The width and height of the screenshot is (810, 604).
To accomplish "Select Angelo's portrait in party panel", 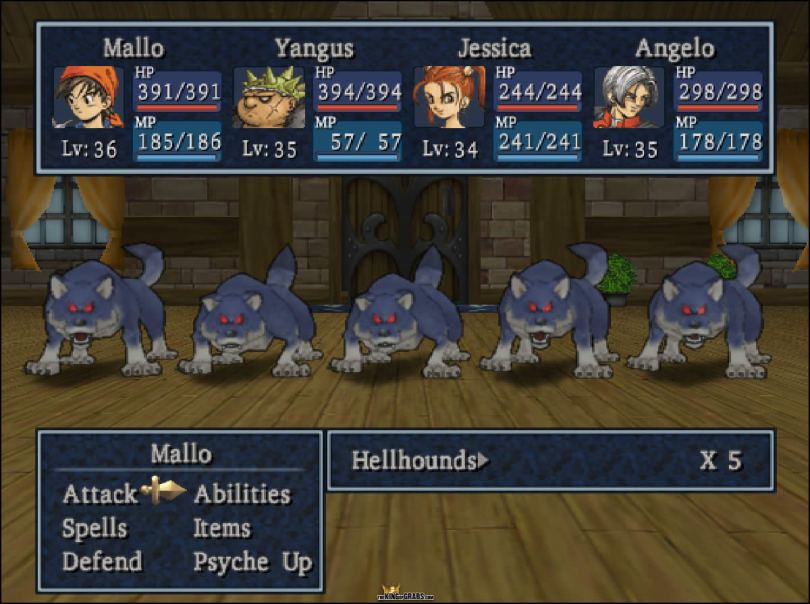I will click(630, 98).
